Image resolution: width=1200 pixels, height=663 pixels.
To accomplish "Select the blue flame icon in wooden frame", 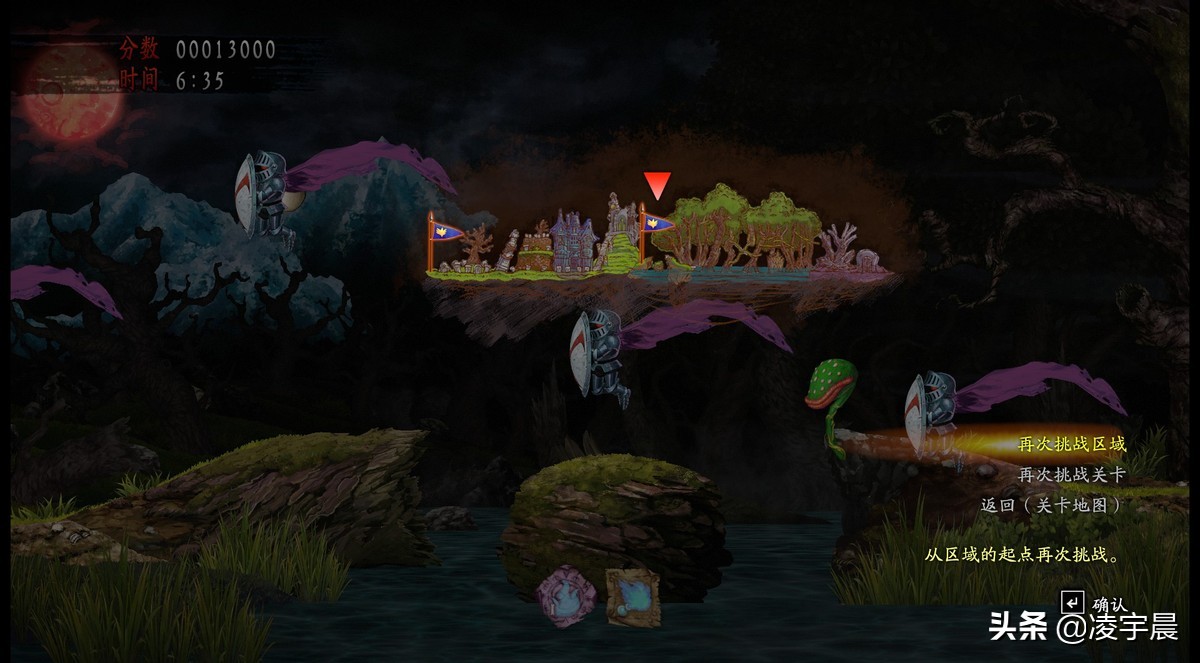I will pyautogui.click(x=633, y=597).
